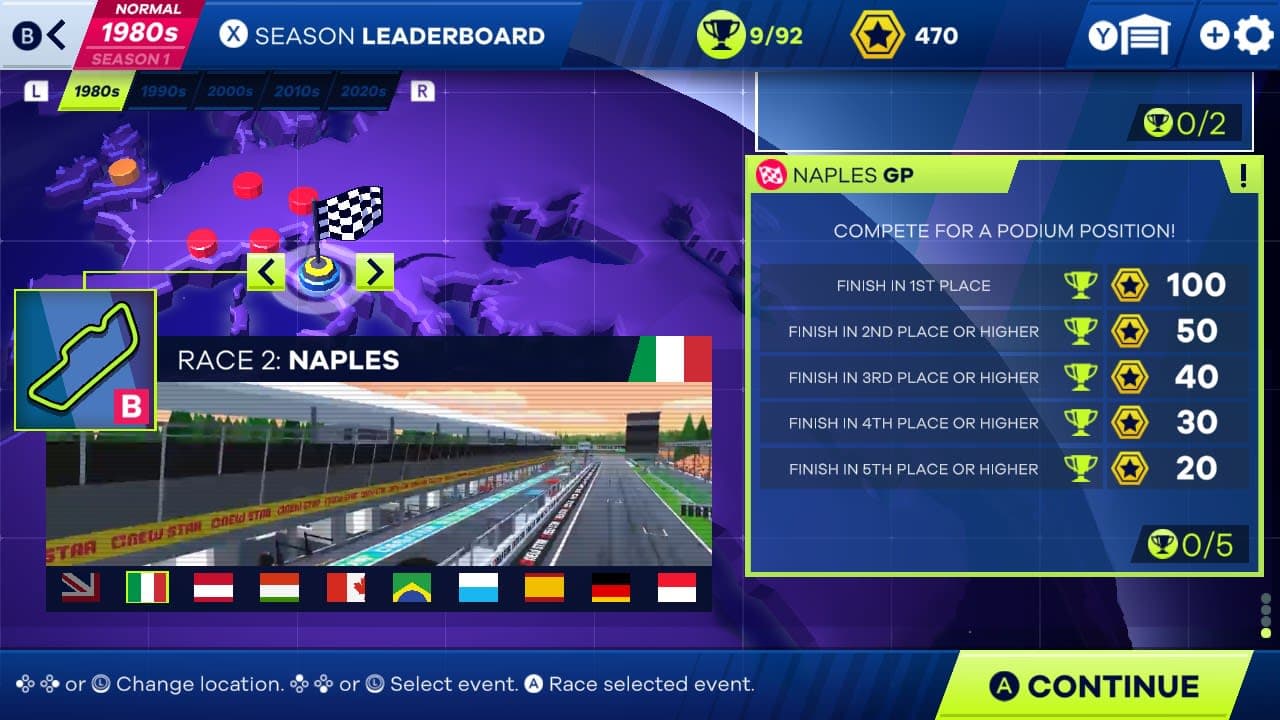Screen dimensions: 1280x720
Task: Click the left green arrow to change event
Action: [266, 271]
